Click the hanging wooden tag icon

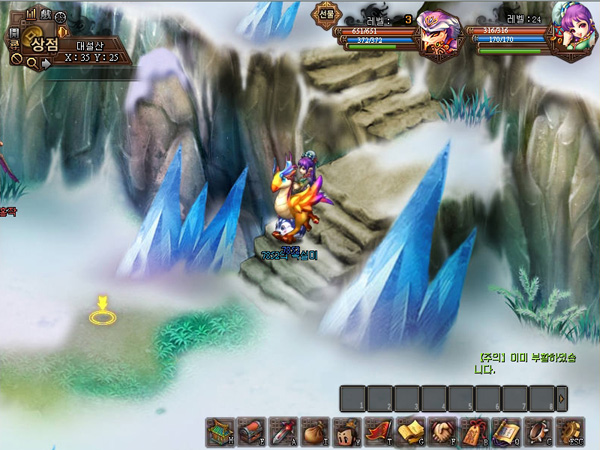(472, 431)
